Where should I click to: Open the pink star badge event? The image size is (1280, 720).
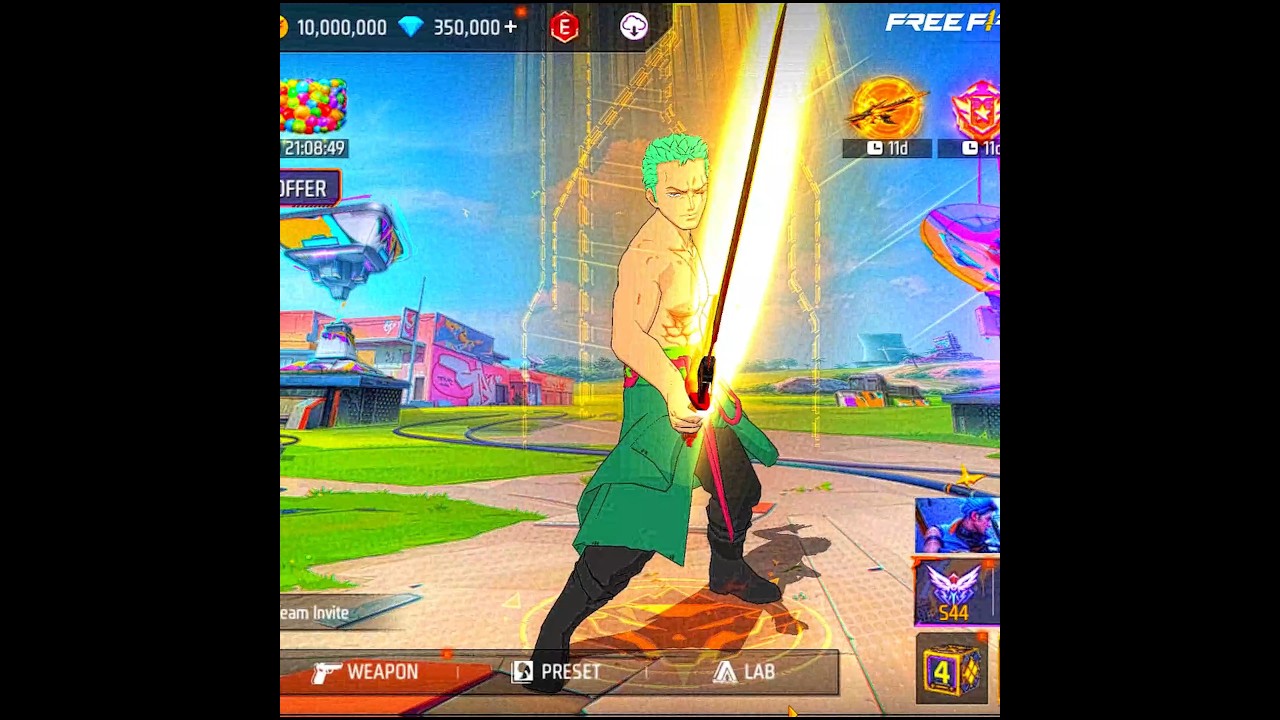977,110
